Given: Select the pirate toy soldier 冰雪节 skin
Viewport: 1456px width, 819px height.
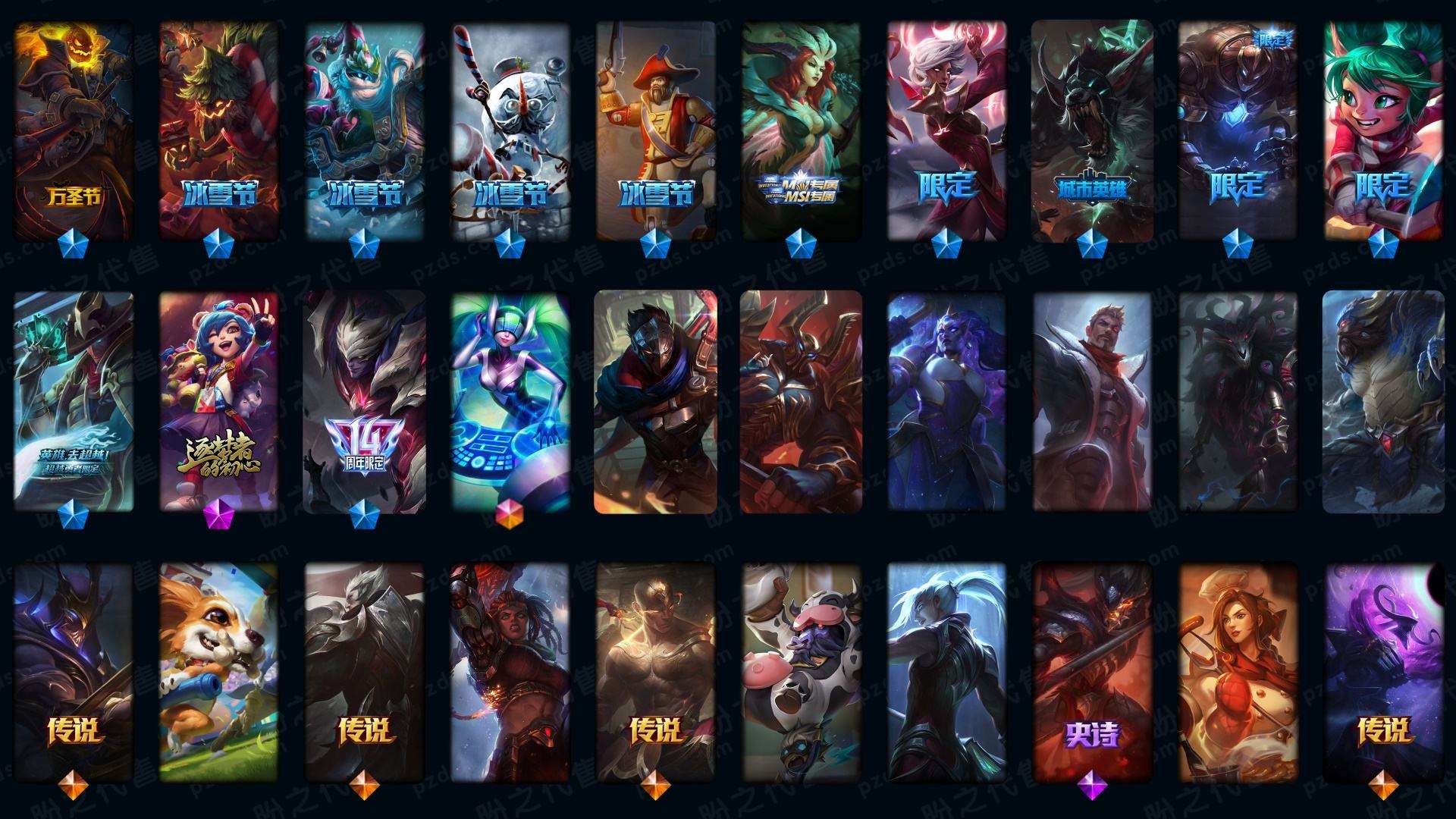Looking at the screenshot, I should (655, 129).
